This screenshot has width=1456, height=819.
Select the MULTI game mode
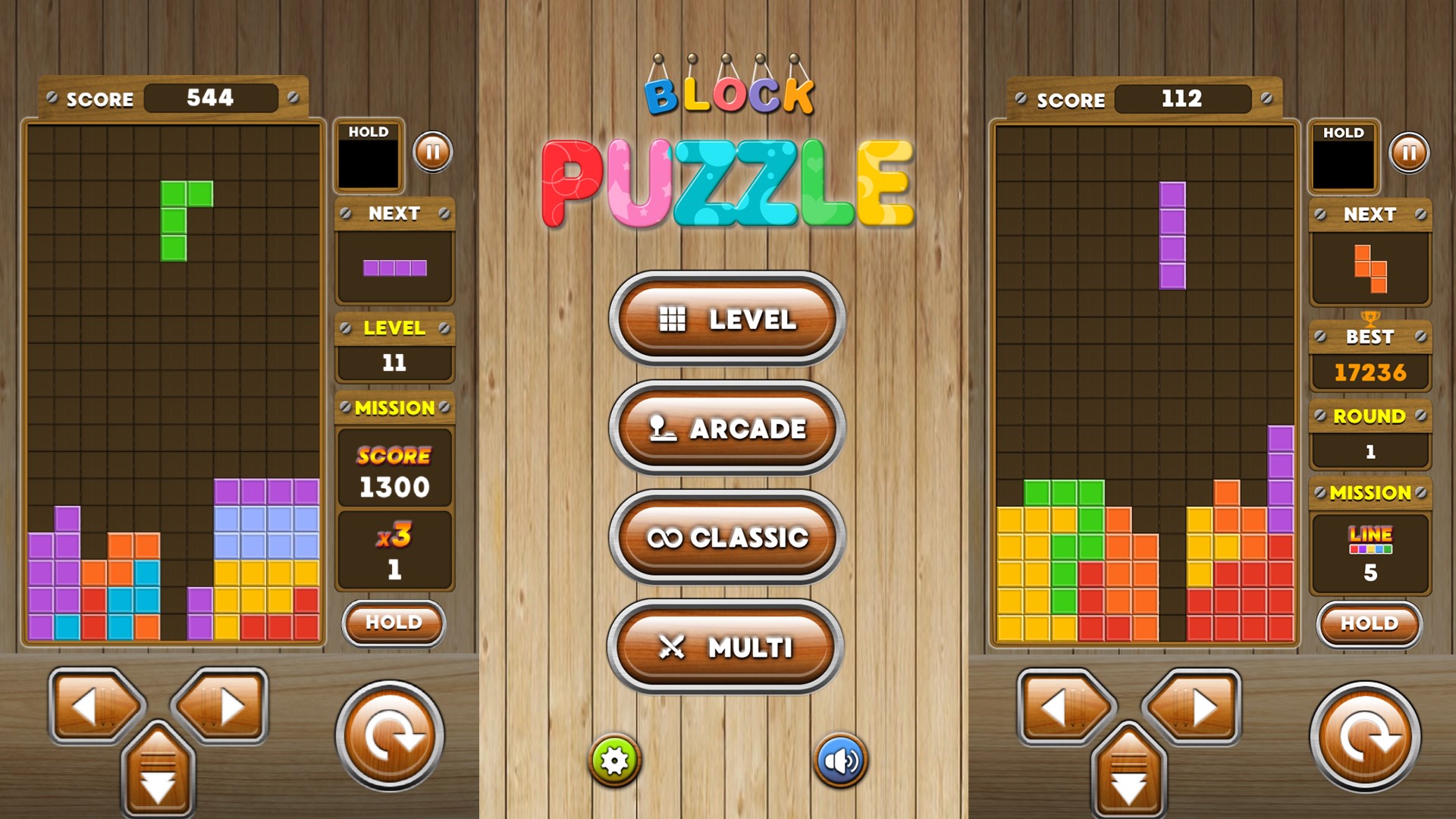point(726,648)
